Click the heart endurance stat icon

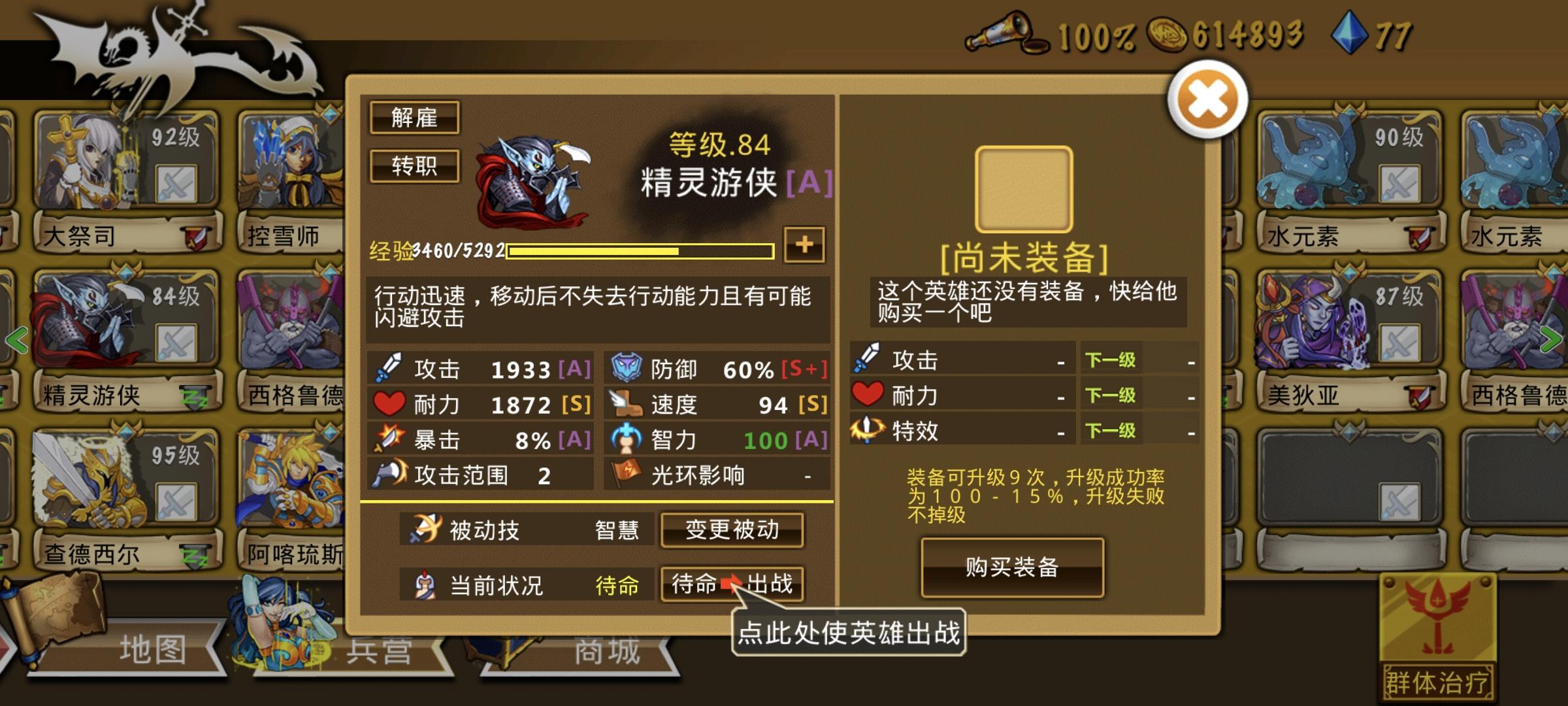pos(389,404)
